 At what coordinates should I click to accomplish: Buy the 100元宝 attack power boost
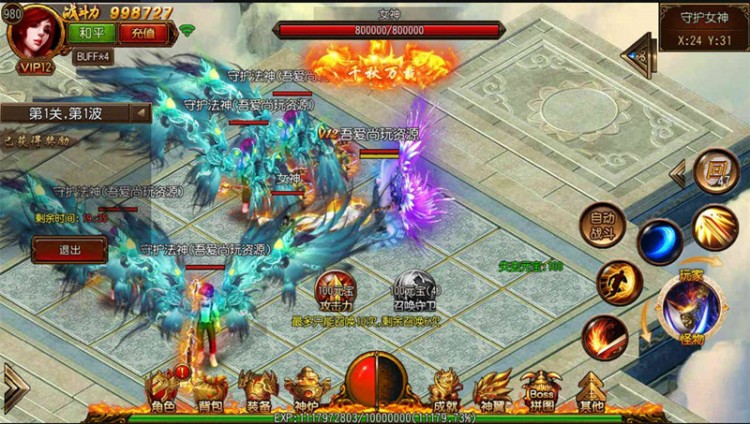[337, 291]
